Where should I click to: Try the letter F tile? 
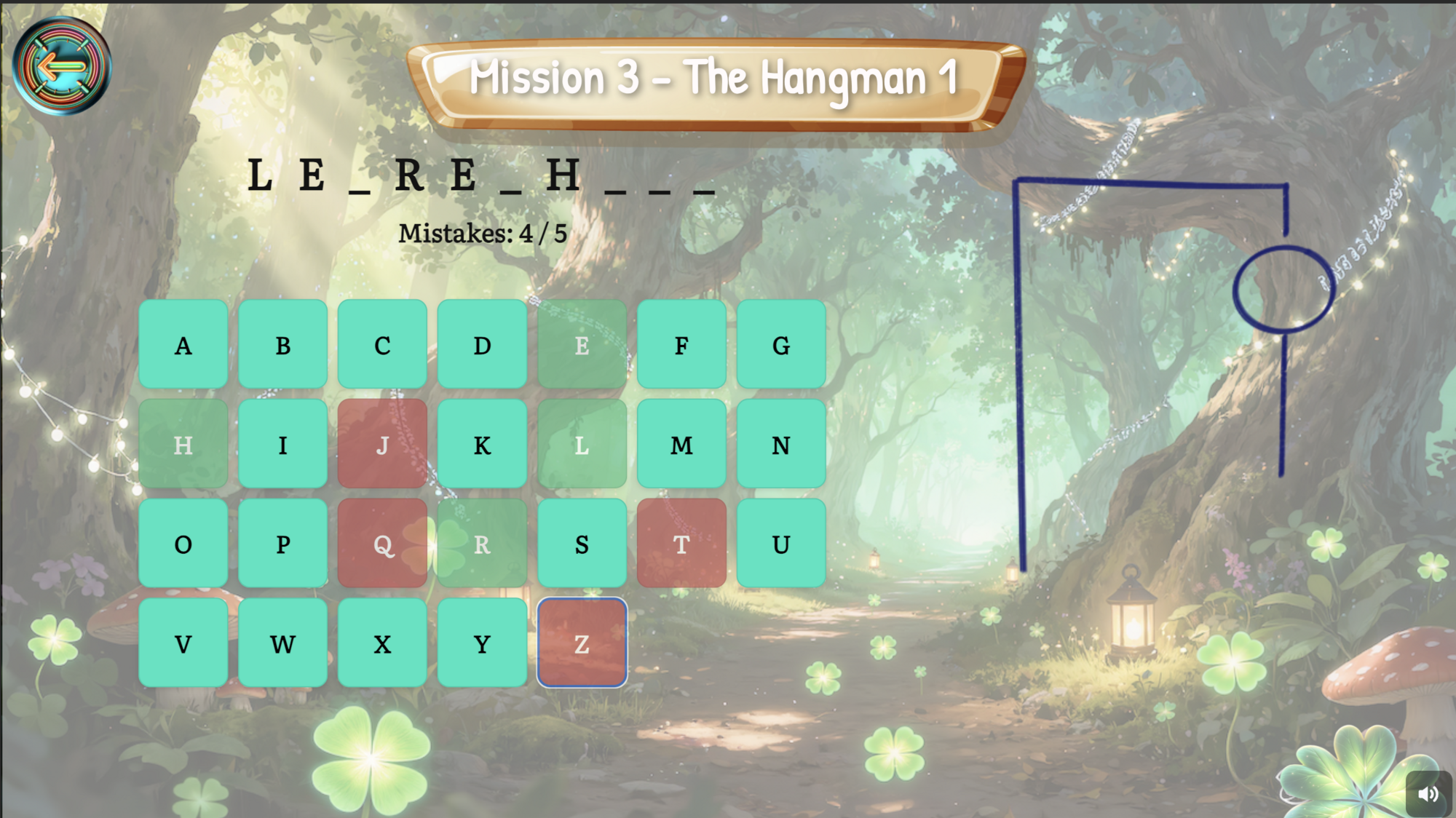tap(681, 345)
